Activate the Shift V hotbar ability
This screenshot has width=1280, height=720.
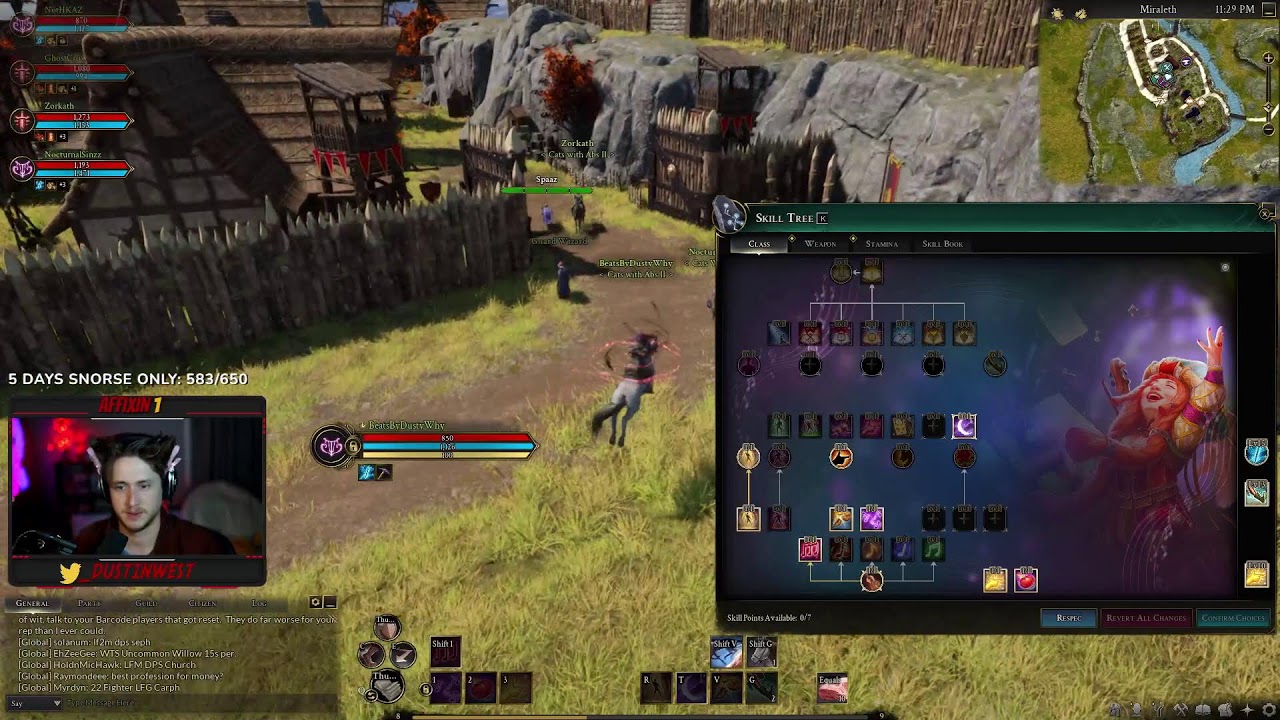726,653
